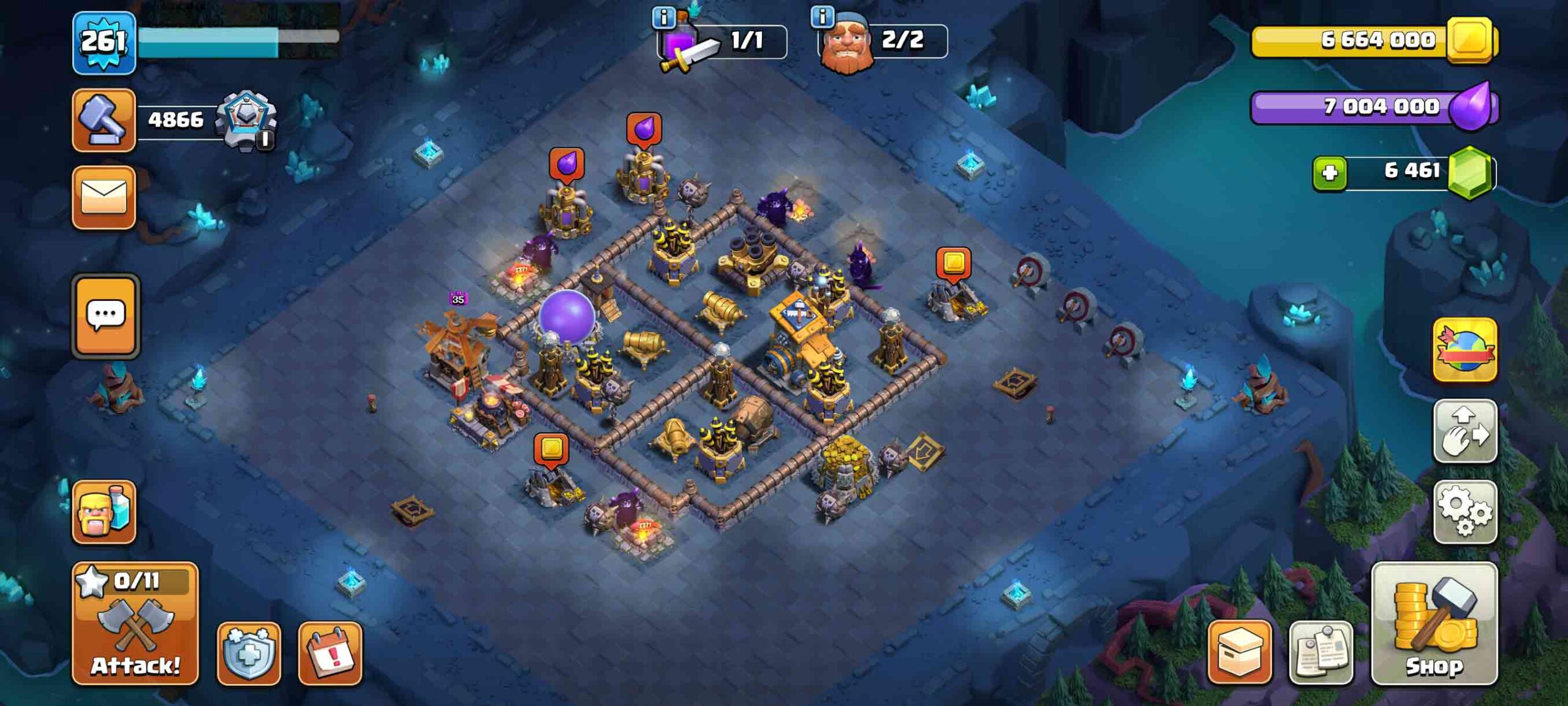The height and width of the screenshot is (706, 1568).
Task: Open the army barbarian and potion button
Action: [104, 512]
